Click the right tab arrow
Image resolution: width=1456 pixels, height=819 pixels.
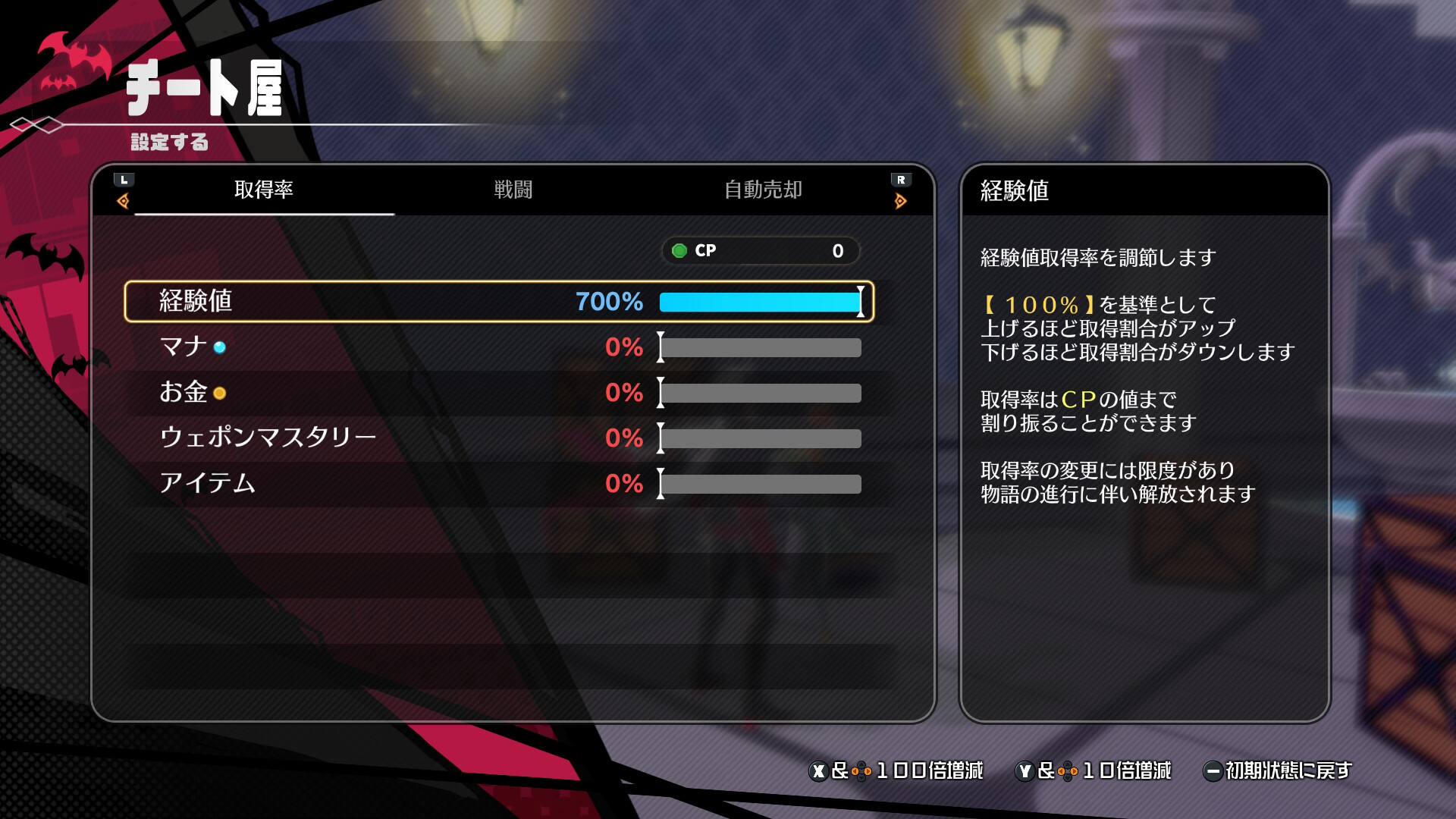(x=900, y=200)
